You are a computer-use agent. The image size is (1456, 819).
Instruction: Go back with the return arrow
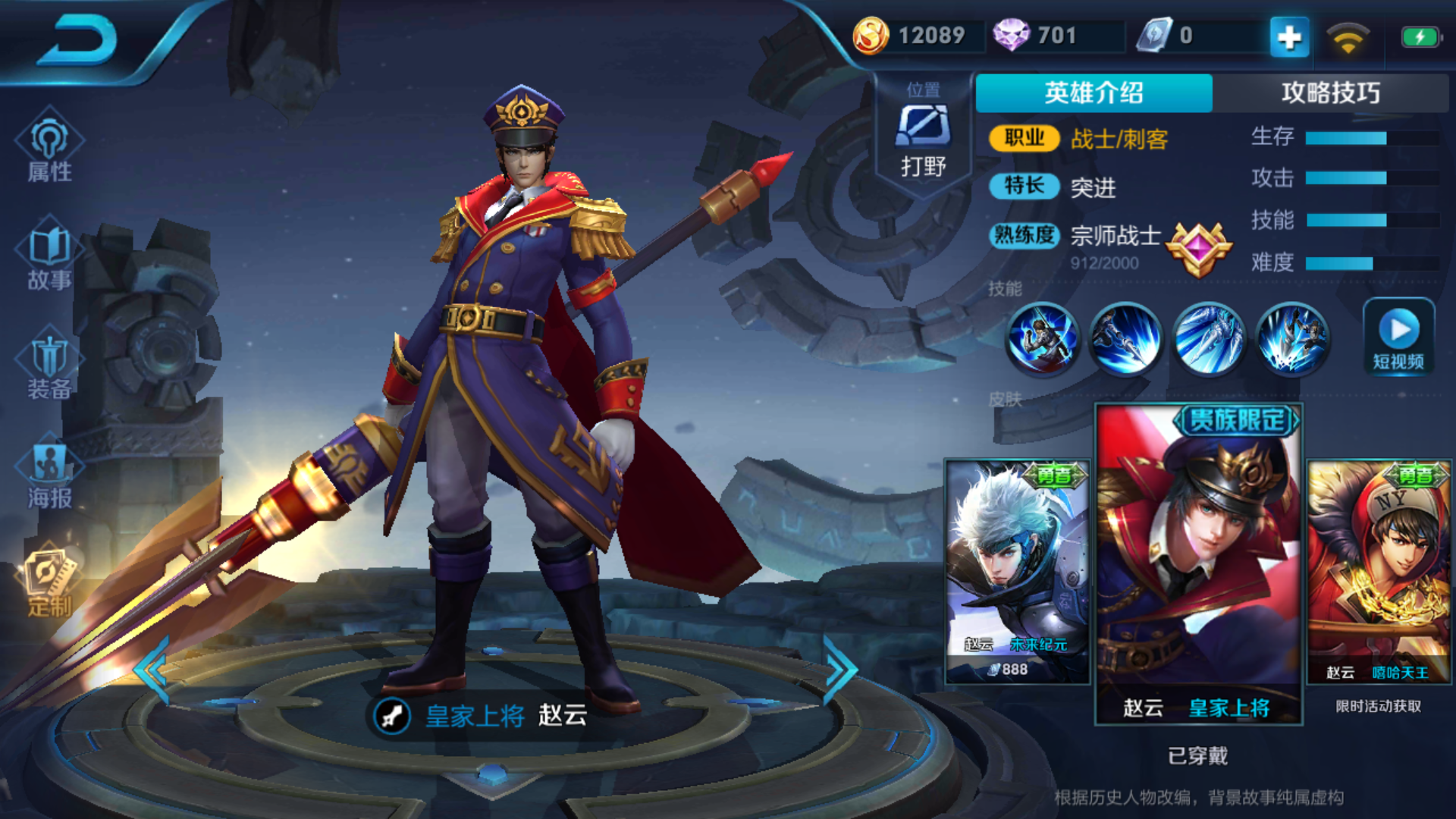[77, 42]
